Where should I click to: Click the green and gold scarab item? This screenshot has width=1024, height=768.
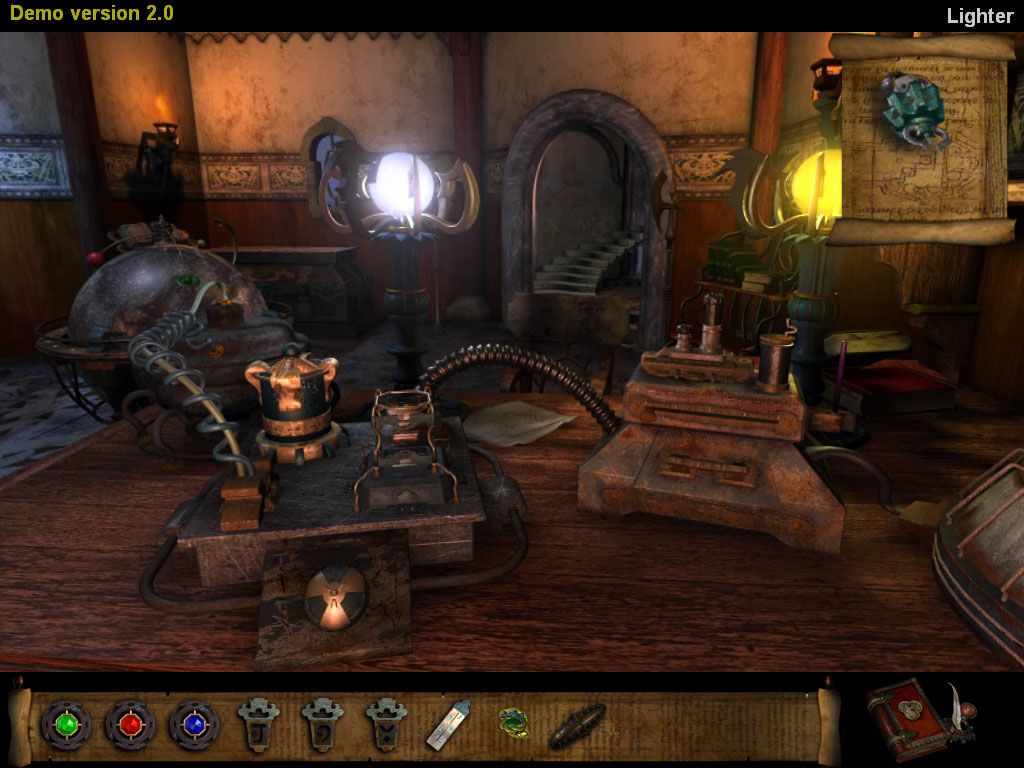click(513, 723)
